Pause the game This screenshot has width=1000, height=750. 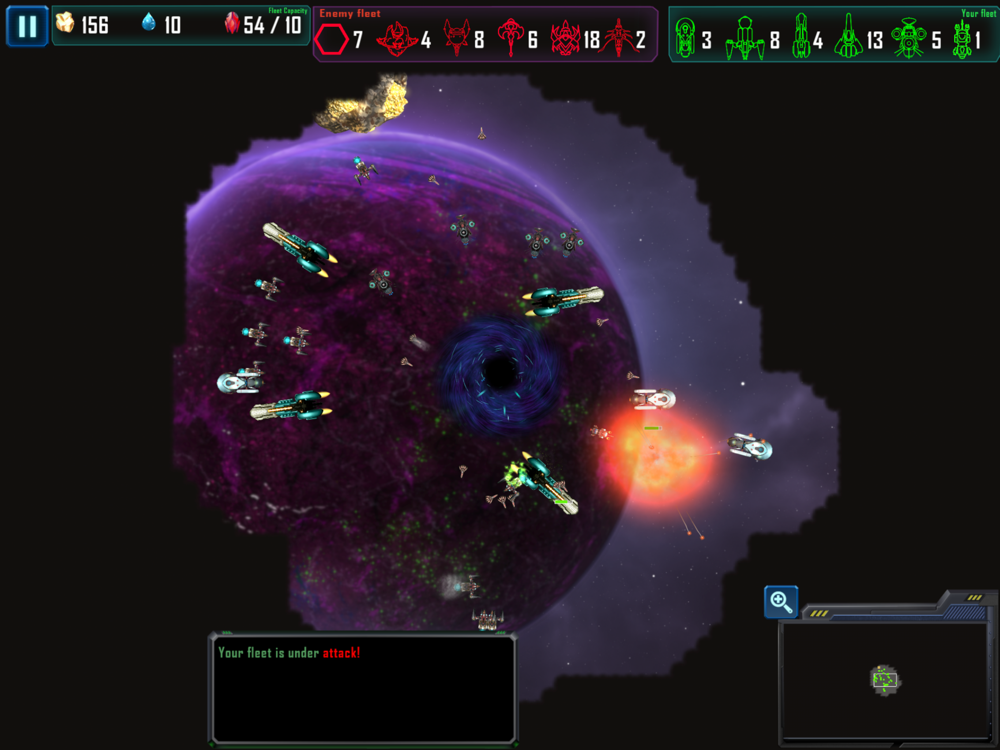pyautogui.click(x=27, y=26)
